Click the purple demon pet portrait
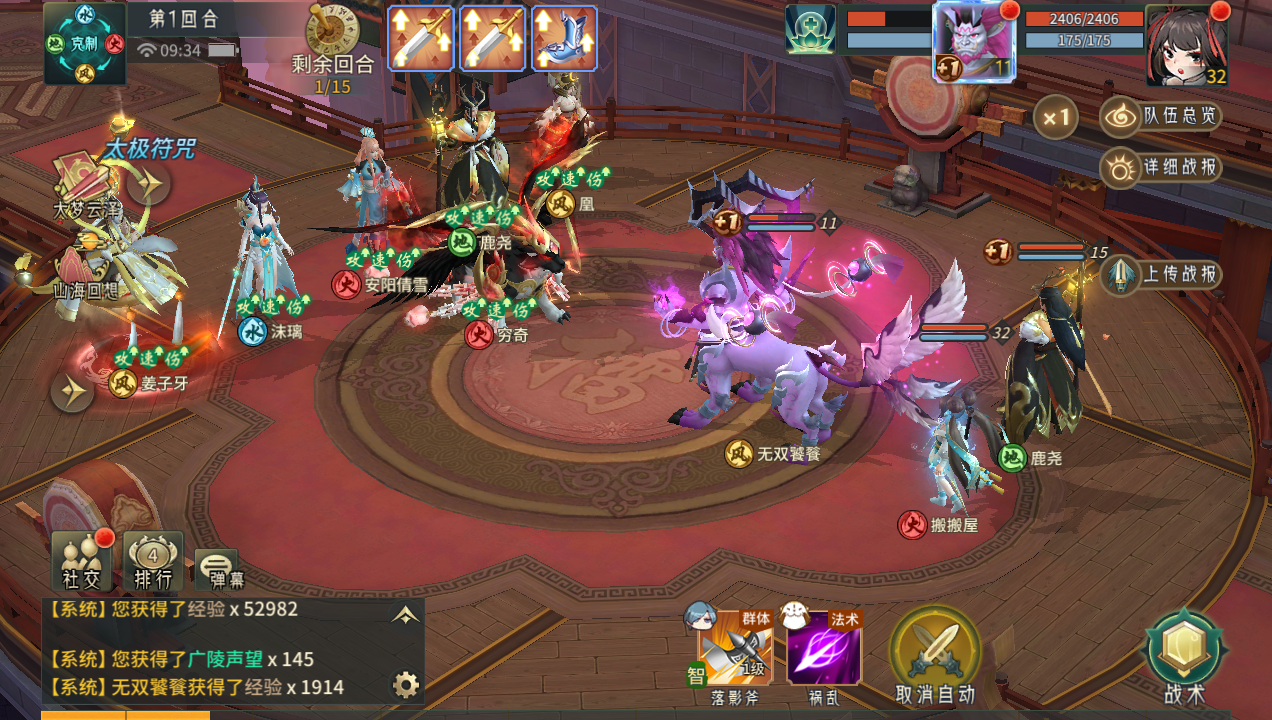The image size is (1272, 720). 974,42
